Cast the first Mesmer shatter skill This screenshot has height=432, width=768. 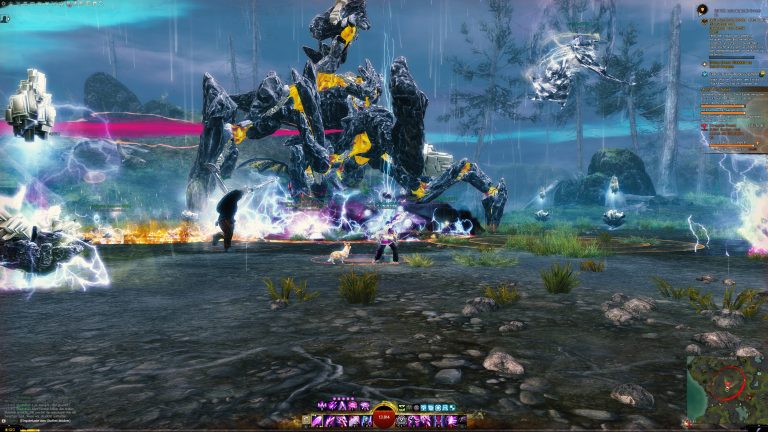321,405
